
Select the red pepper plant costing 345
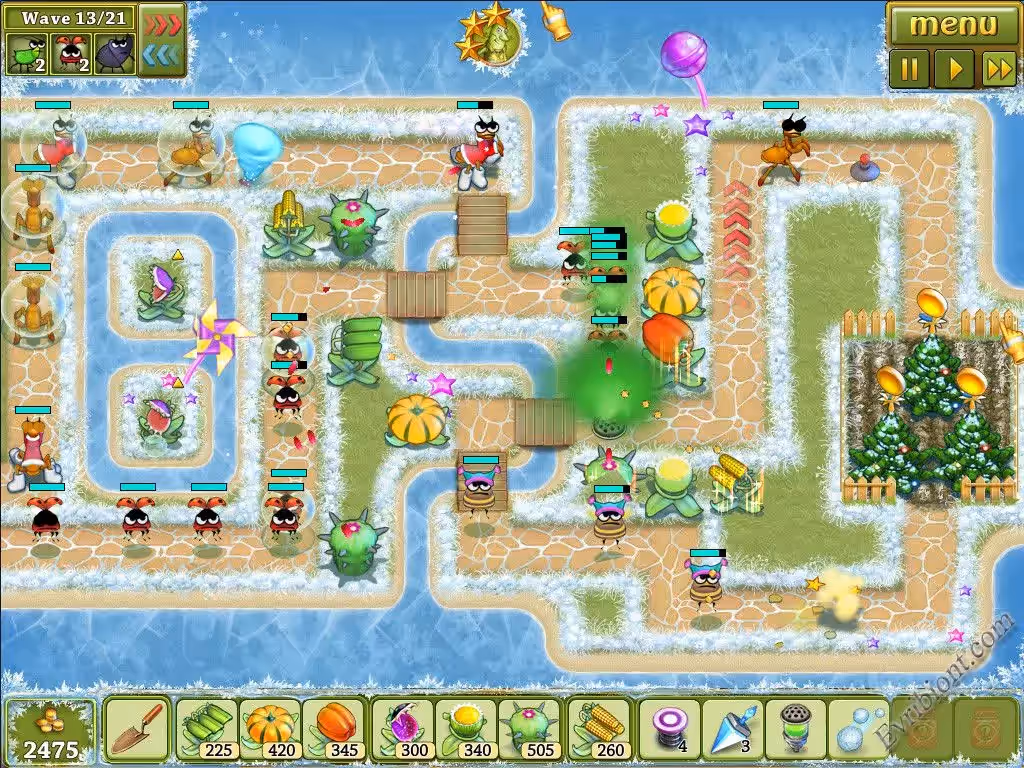point(333,729)
